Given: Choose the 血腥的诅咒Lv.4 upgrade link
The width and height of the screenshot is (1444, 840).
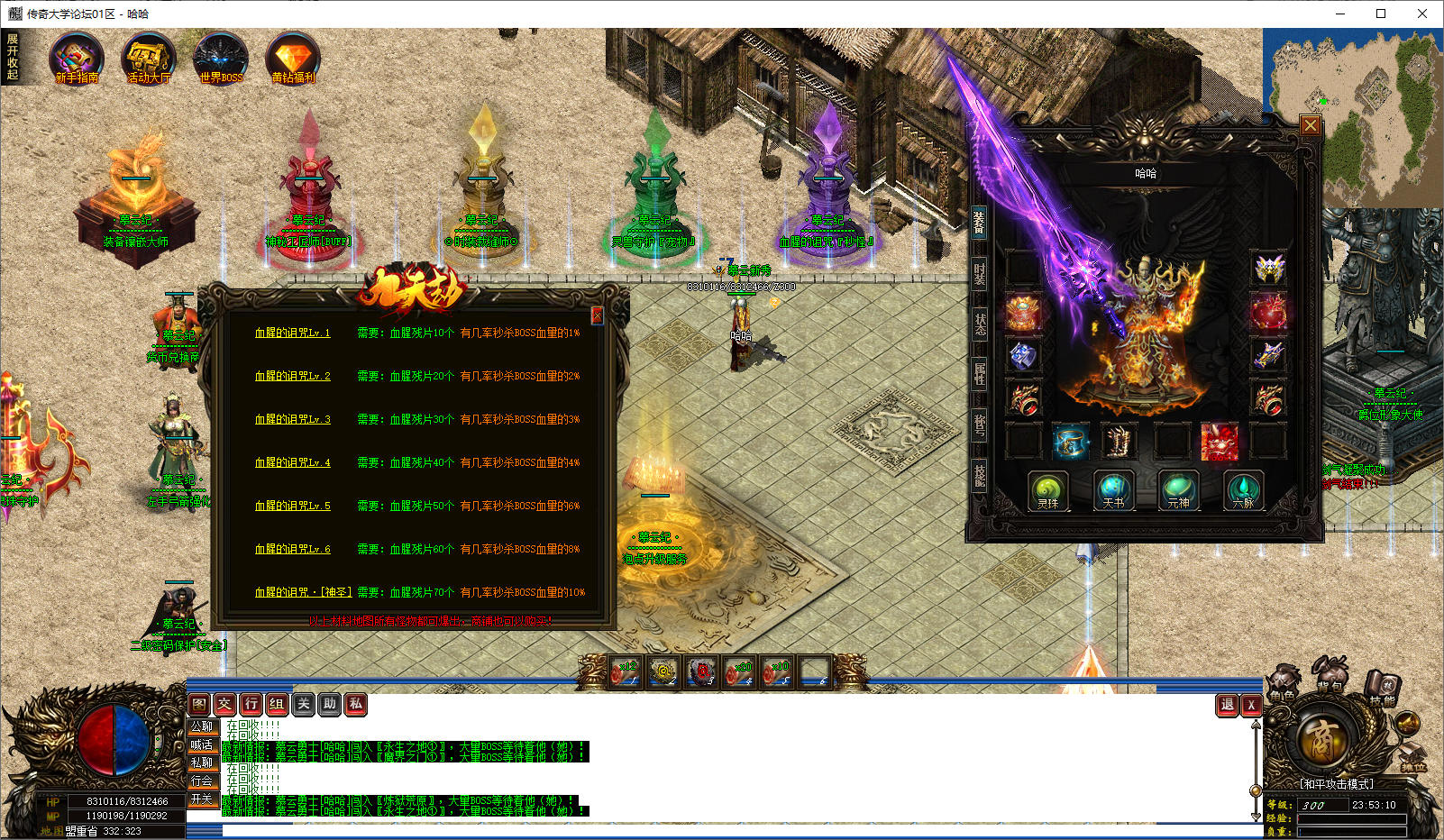Looking at the screenshot, I should pos(292,462).
